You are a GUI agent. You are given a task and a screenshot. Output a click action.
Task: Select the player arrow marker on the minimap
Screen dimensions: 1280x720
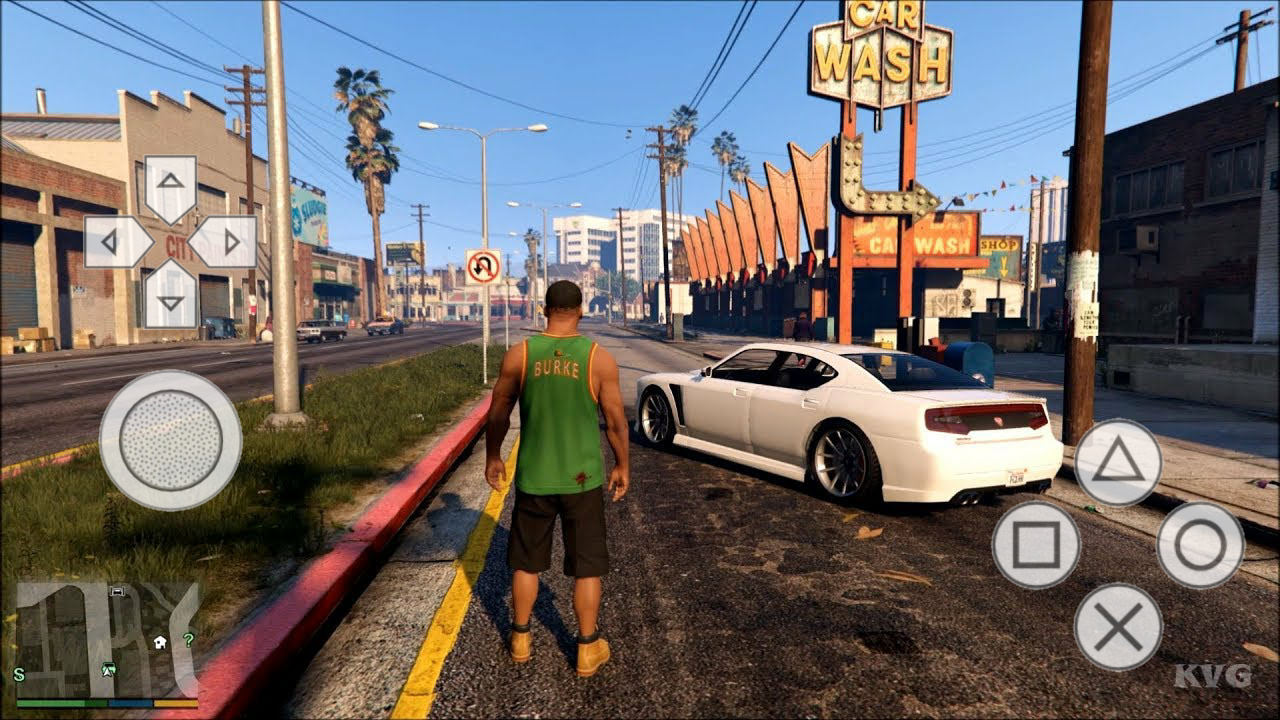click(107, 670)
